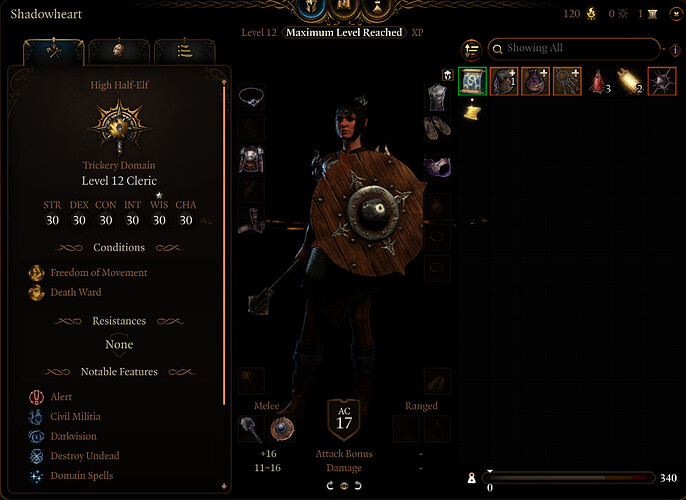Viewport: 686px width, 500px height.
Task: Select the purple underwear equipment slot
Action: click(436, 164)
